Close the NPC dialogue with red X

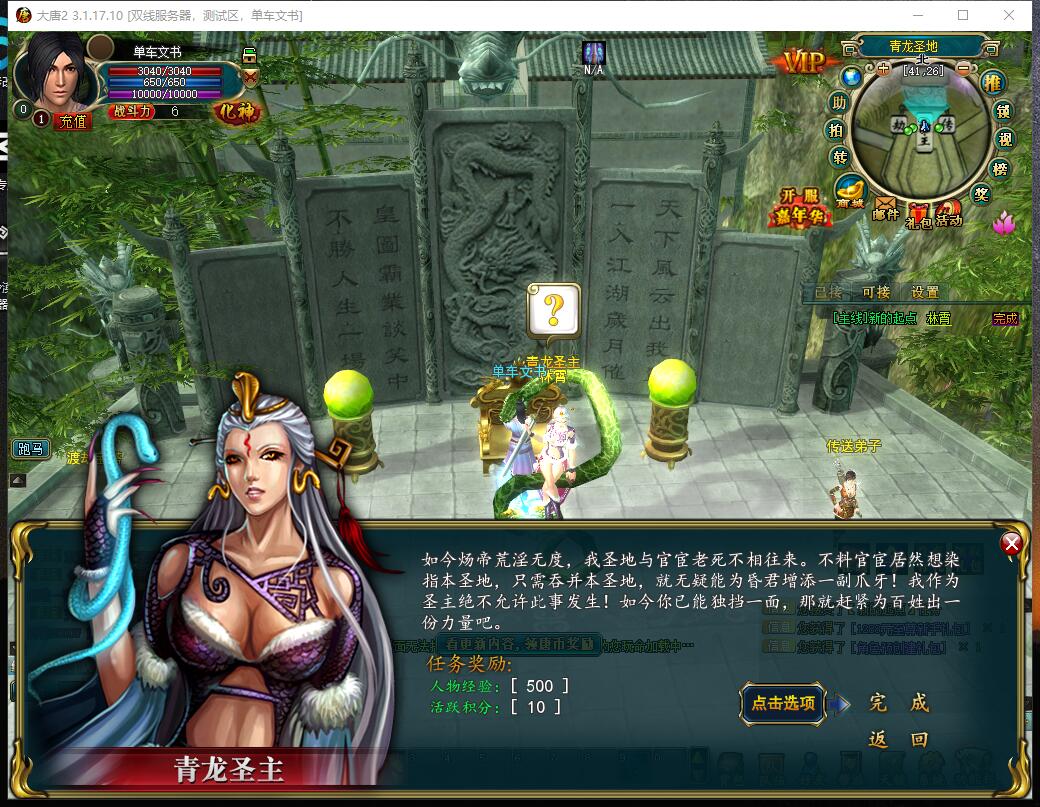[1012, 544]
